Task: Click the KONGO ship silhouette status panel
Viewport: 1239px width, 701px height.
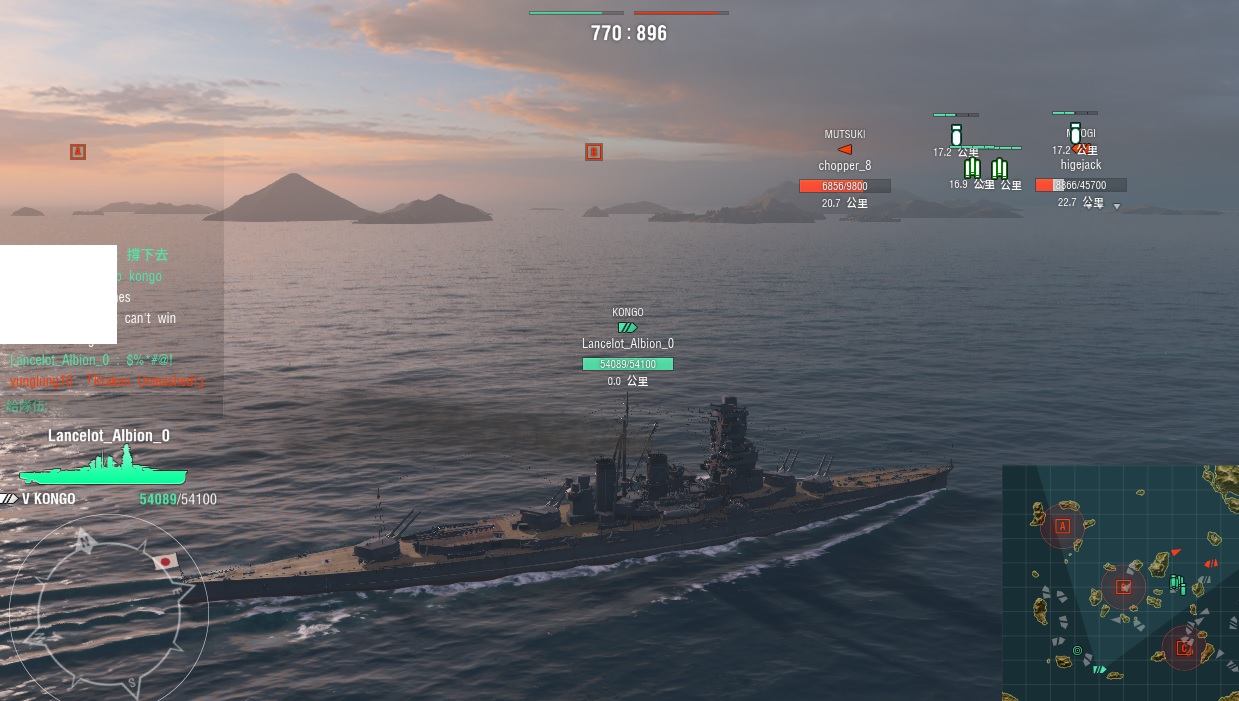Action: (x=103, y=467)
